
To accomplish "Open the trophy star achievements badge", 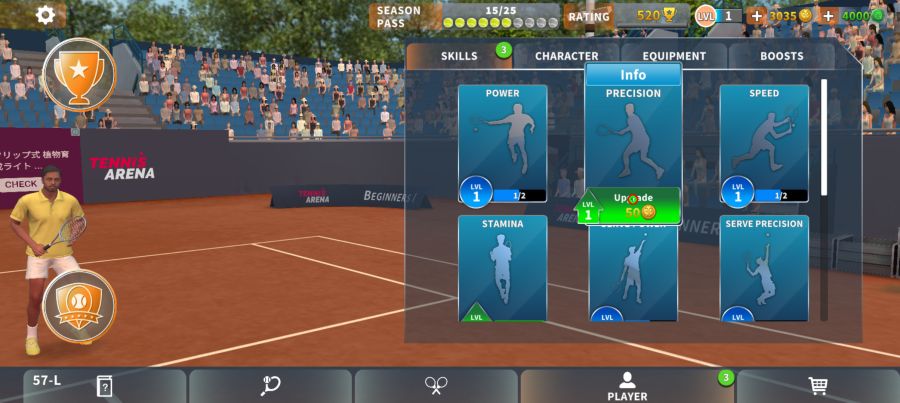I will click(78, 72).
